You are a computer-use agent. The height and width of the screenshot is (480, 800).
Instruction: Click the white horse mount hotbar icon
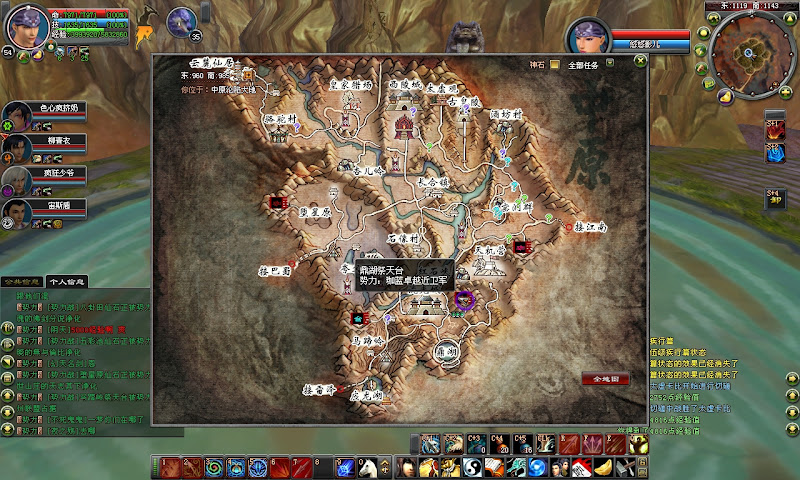pos(367,467)
